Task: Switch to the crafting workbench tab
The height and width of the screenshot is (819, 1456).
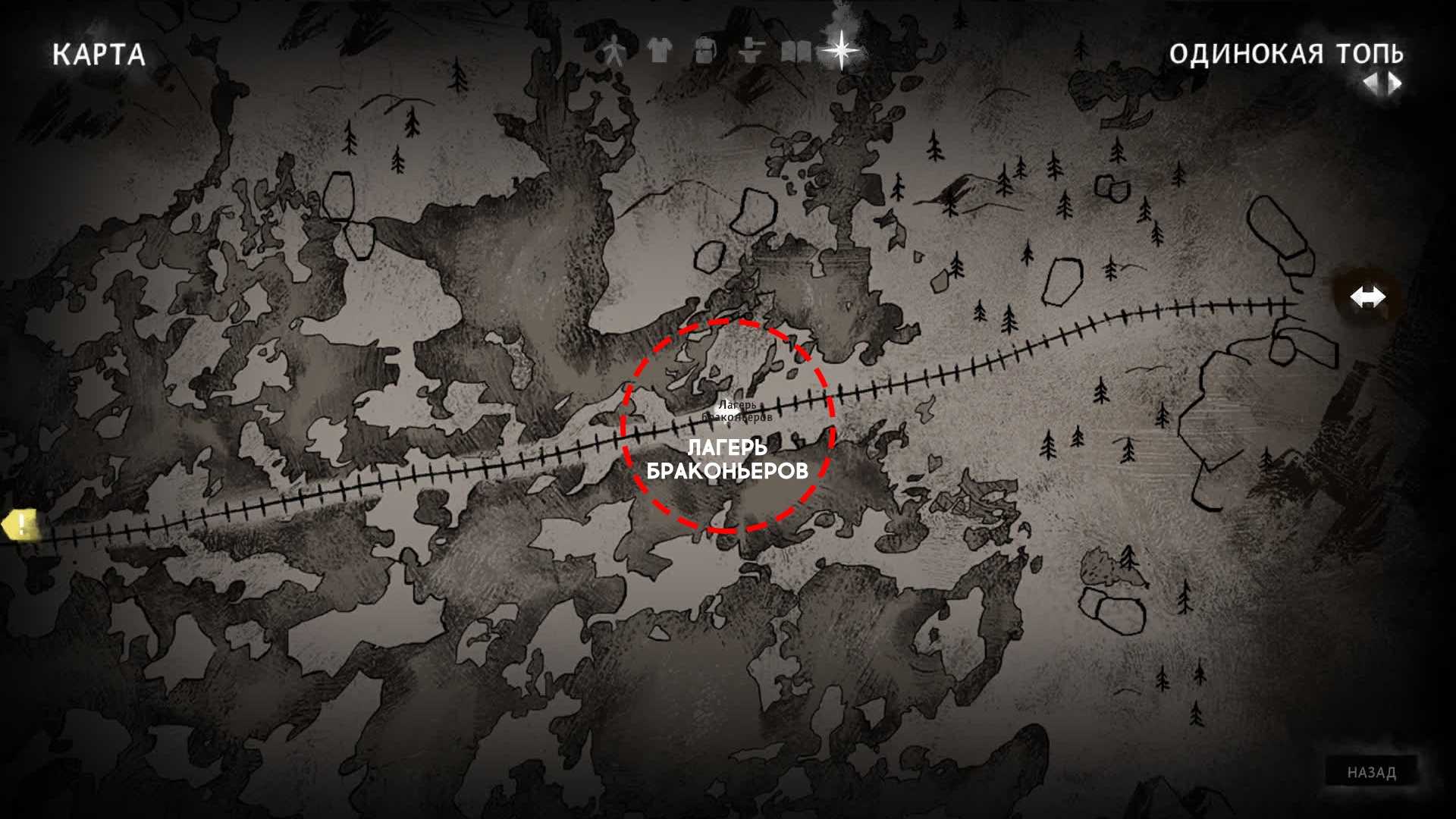Action: click(x=749, y=52)
